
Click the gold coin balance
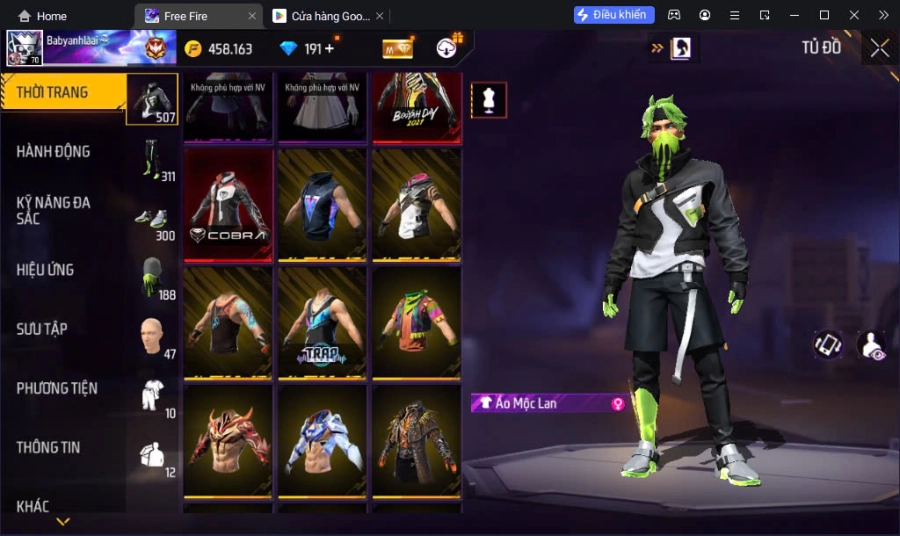point(219,48)
